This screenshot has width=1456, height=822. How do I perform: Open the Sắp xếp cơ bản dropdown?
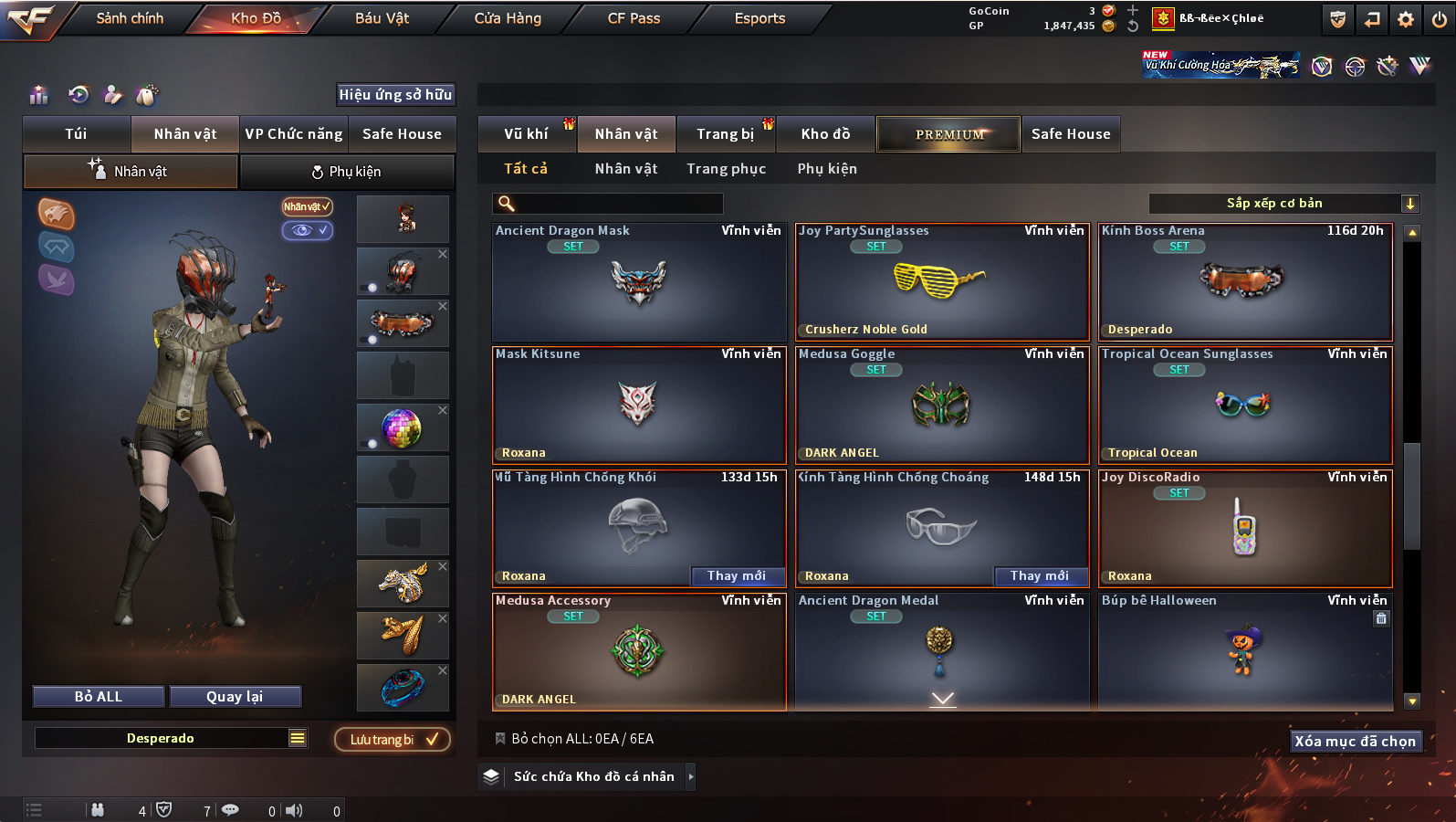coord(1283,204)
